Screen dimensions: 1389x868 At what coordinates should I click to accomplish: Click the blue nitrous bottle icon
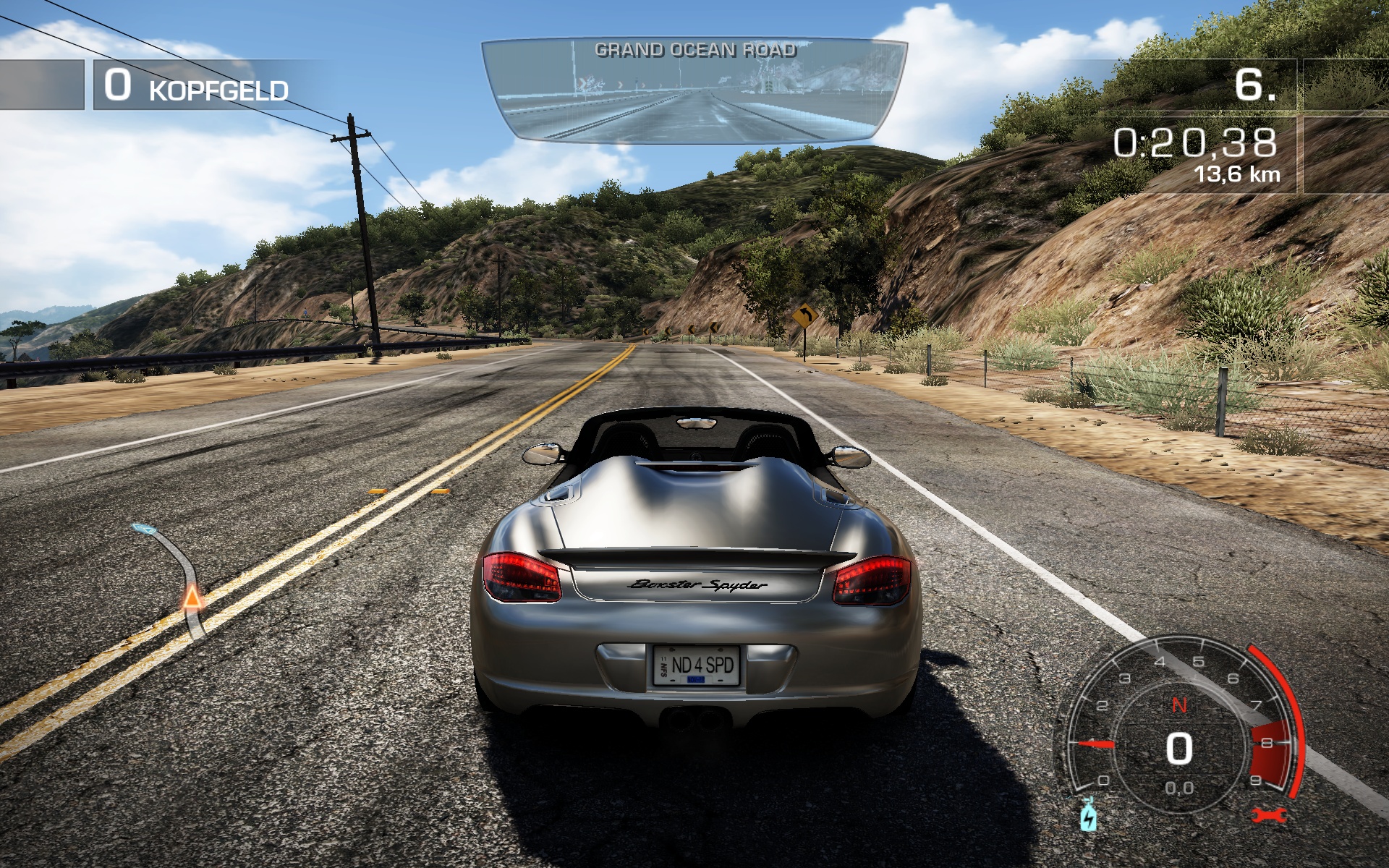pos(1087,817)
